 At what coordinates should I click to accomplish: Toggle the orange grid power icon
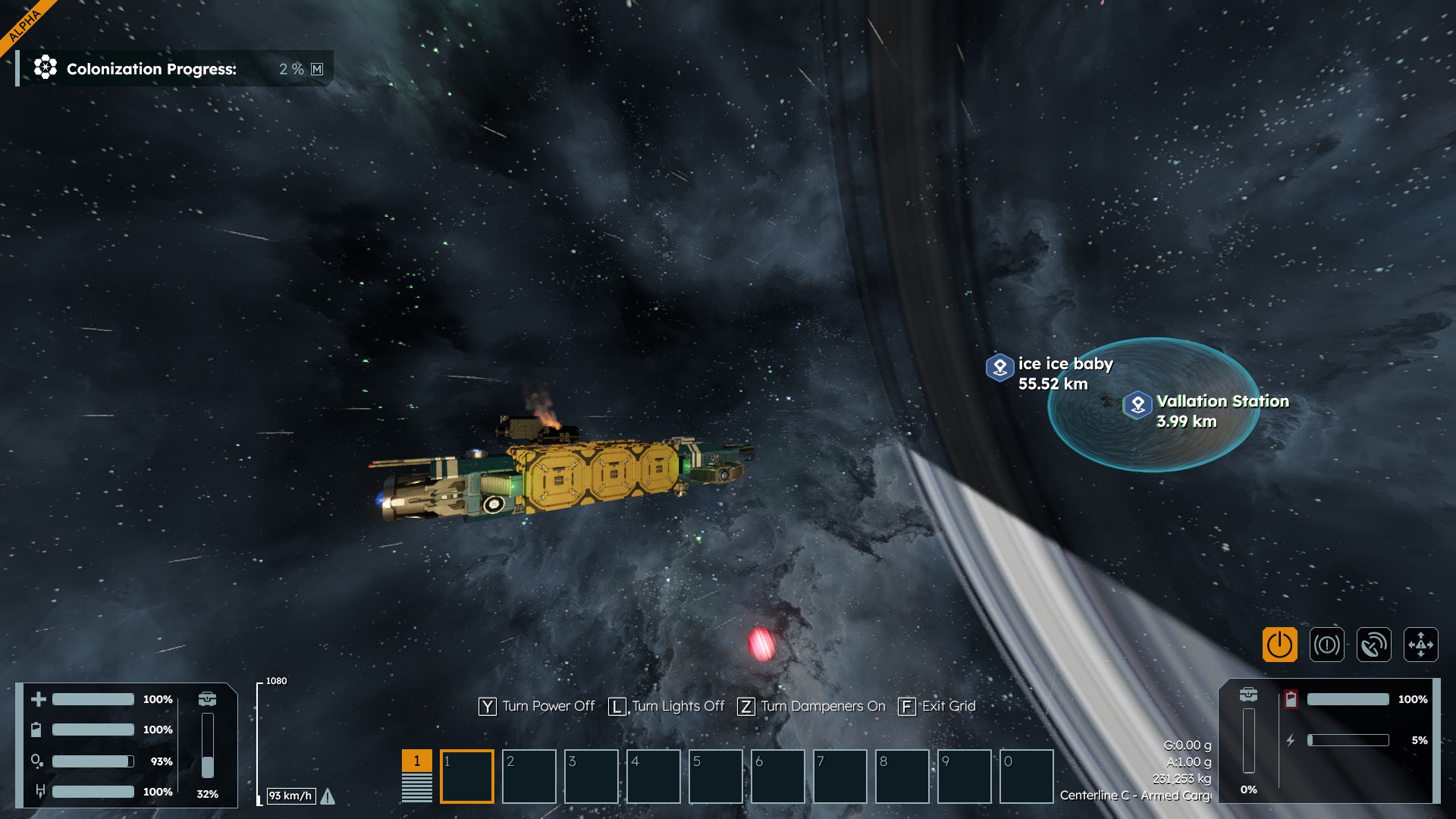point(1279,645)
